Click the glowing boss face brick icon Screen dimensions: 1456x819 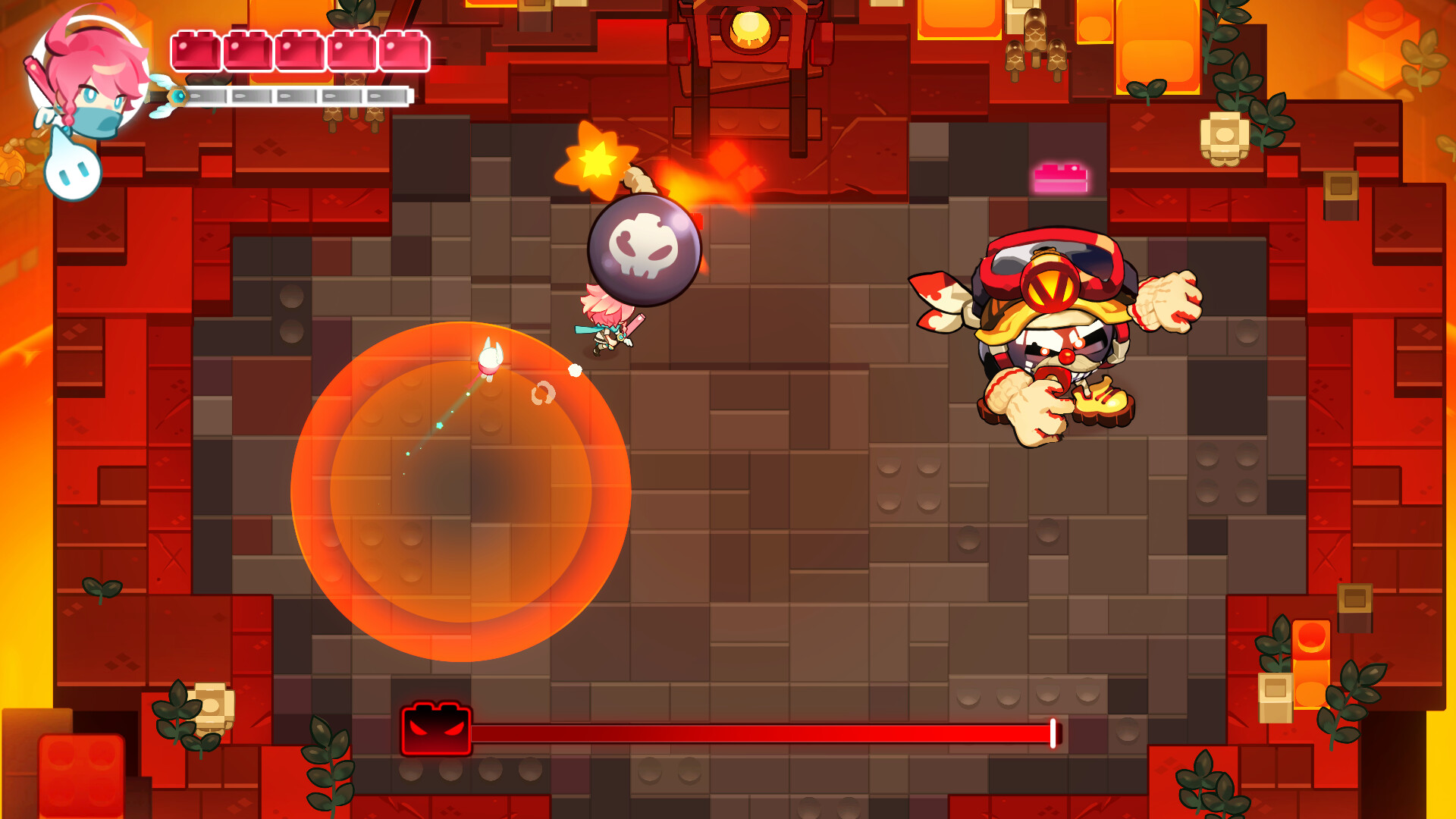coord(436,728)
